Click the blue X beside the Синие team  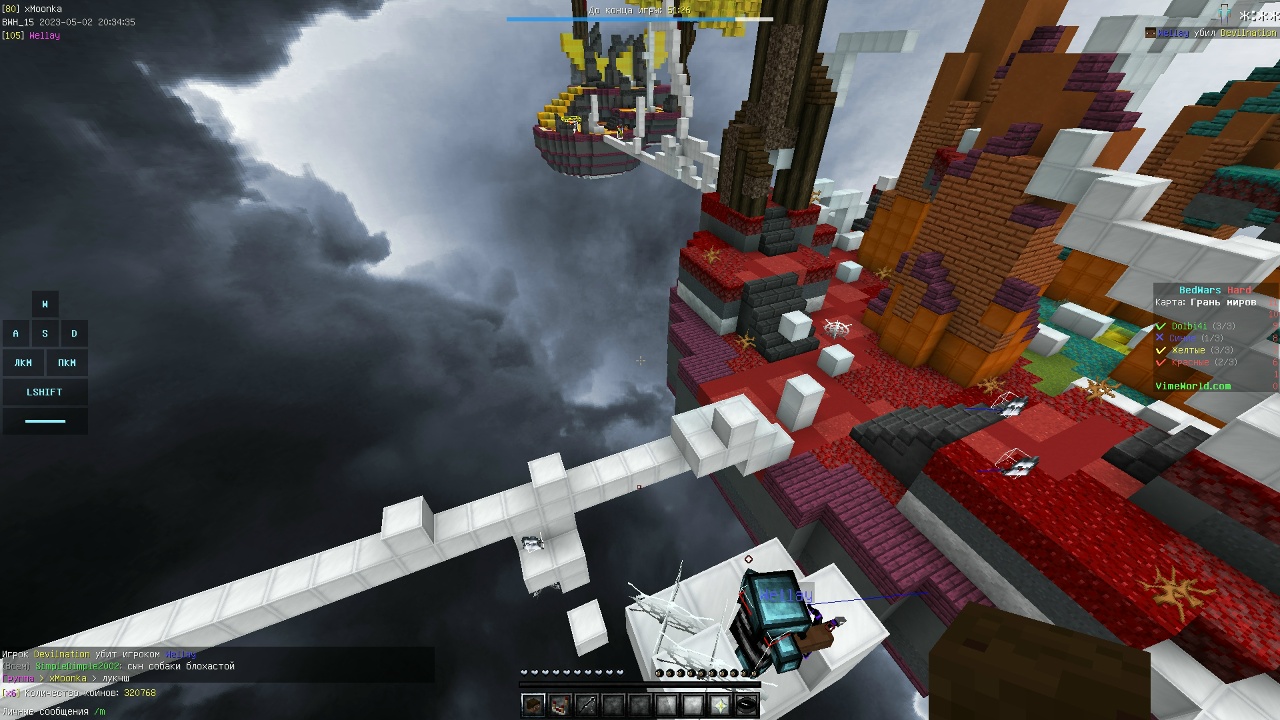(1160, 337)
